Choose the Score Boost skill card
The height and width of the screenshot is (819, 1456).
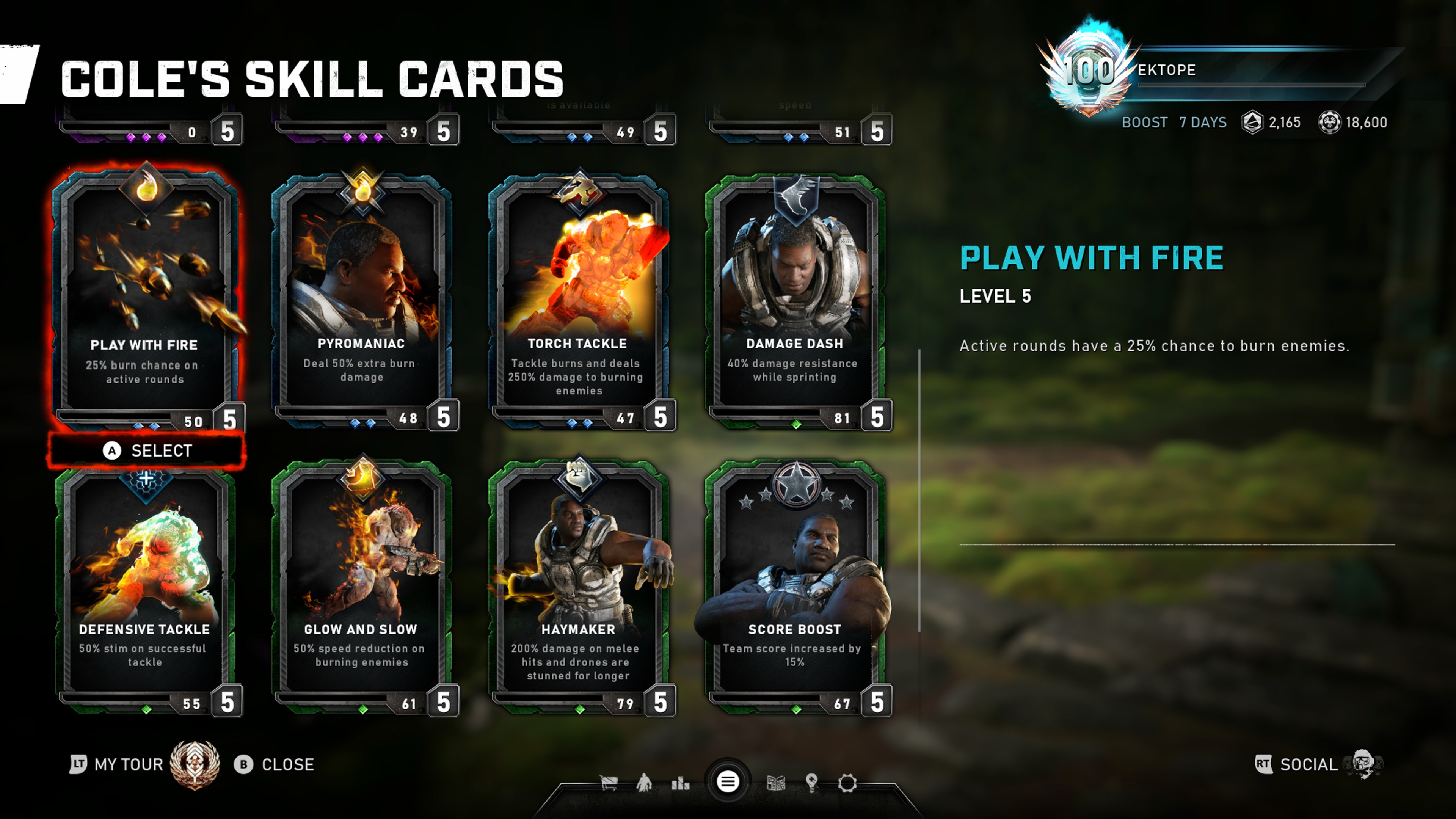coord(795,582)
